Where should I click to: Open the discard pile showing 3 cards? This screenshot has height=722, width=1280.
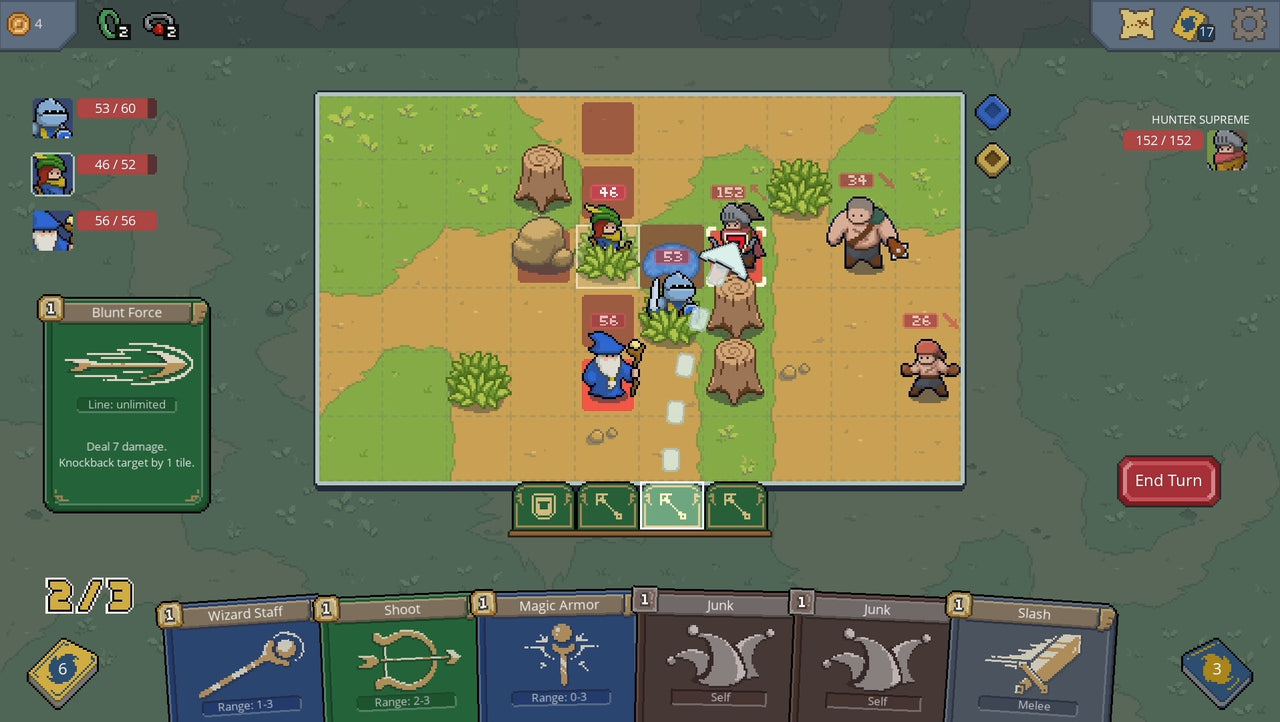[x=1214, y=670]
